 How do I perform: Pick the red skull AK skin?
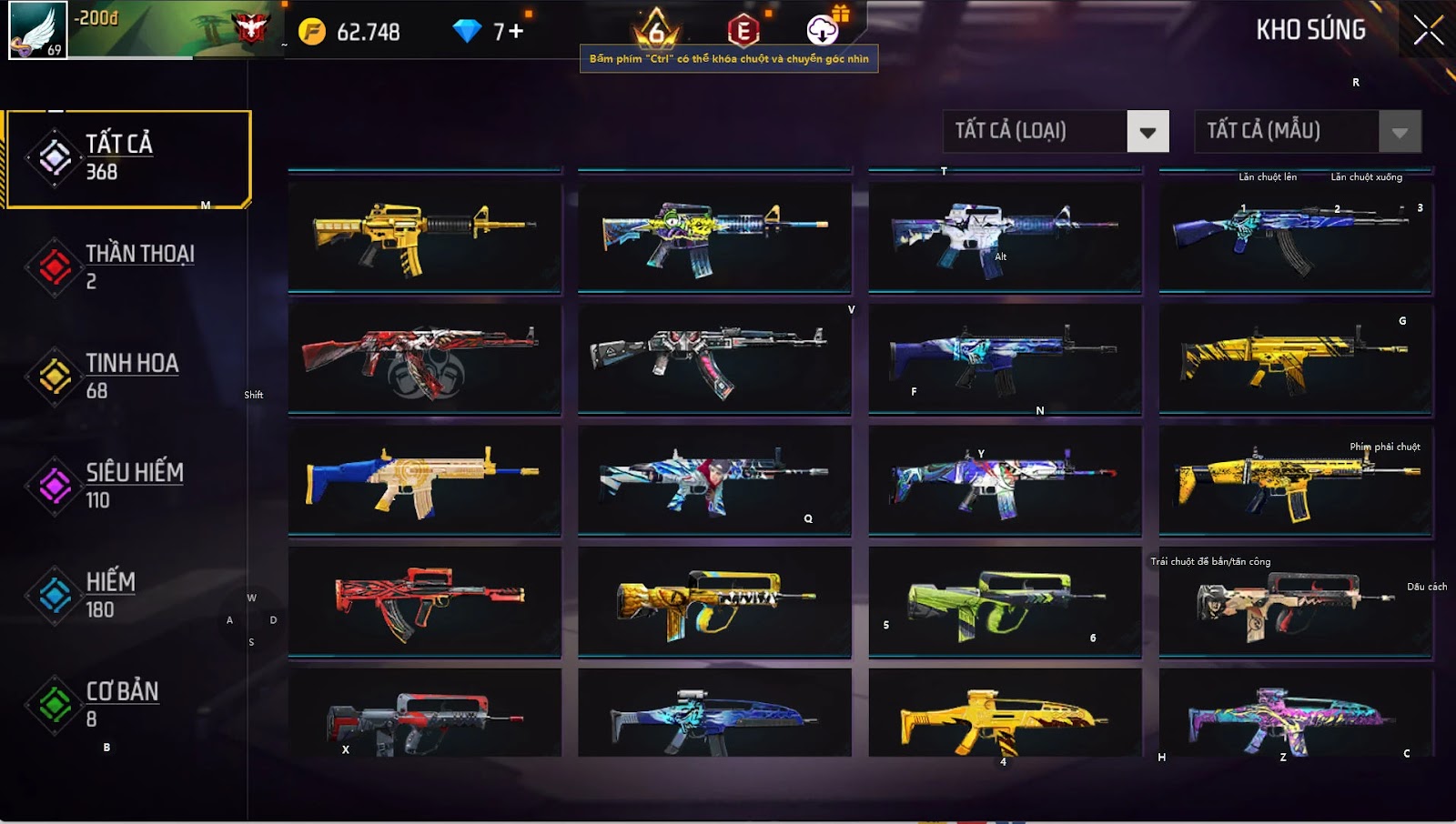point(424,358)
